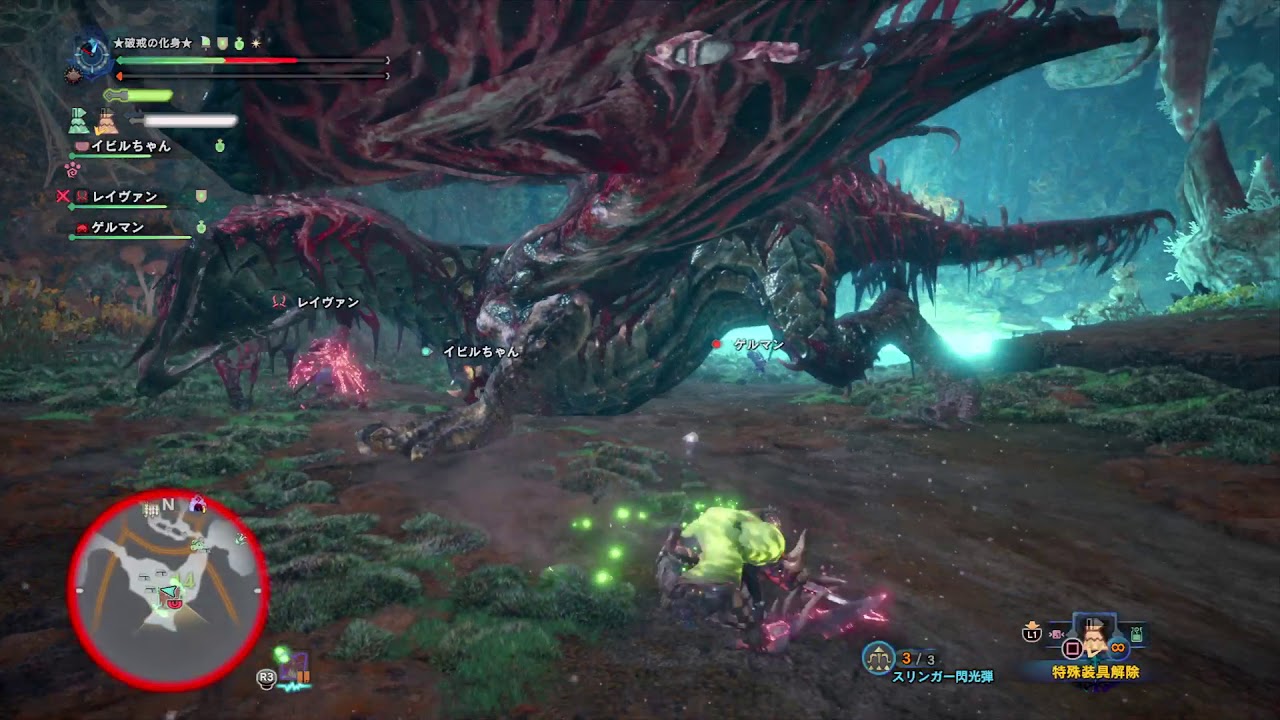Select the スリンガー閃光弾 slinger ammo icon
The height and width of the screenshot is (720, 1280).
click(x=878, y=656)
